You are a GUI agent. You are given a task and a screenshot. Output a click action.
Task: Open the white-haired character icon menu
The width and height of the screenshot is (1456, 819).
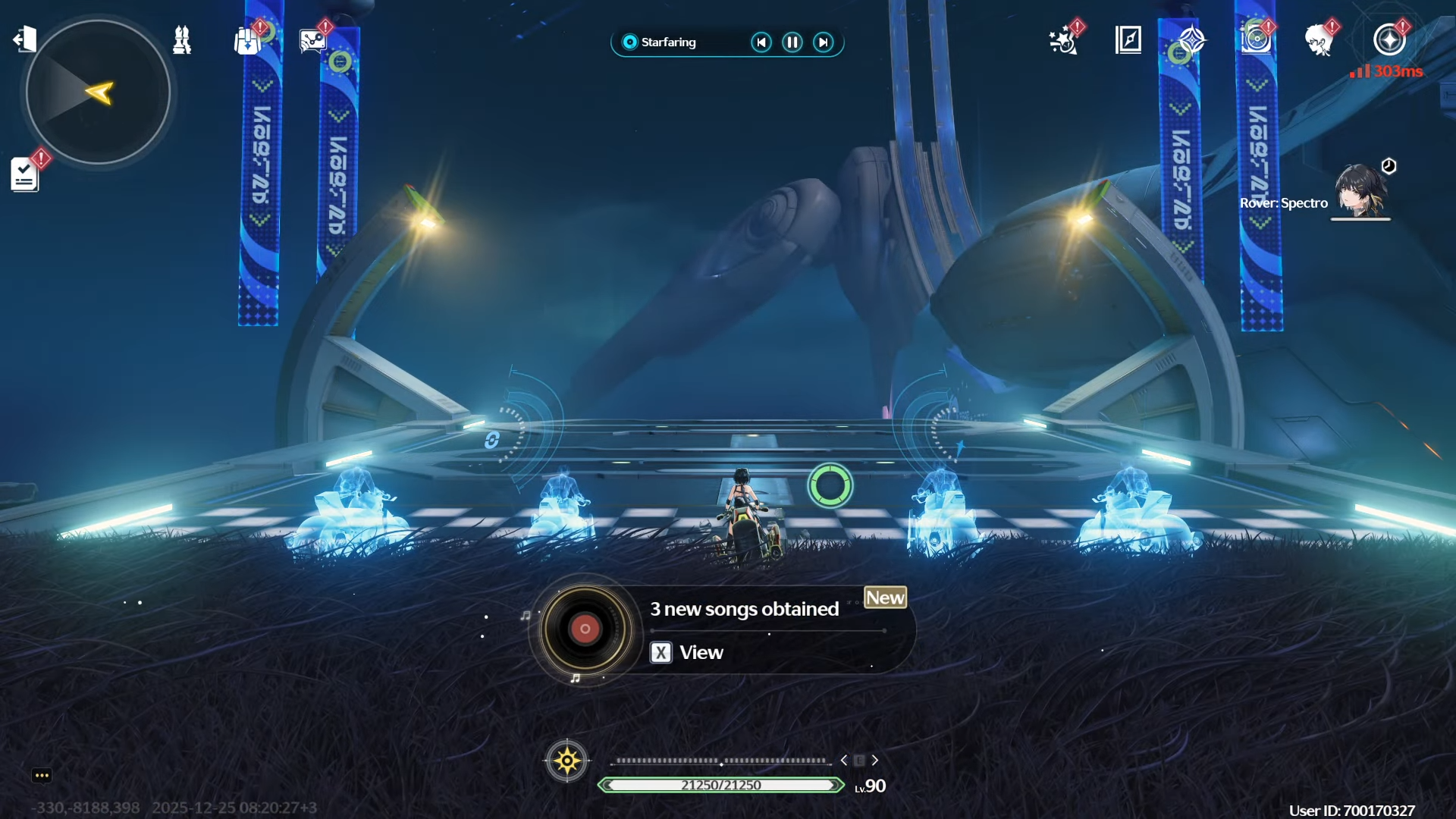coord(1320,39)
